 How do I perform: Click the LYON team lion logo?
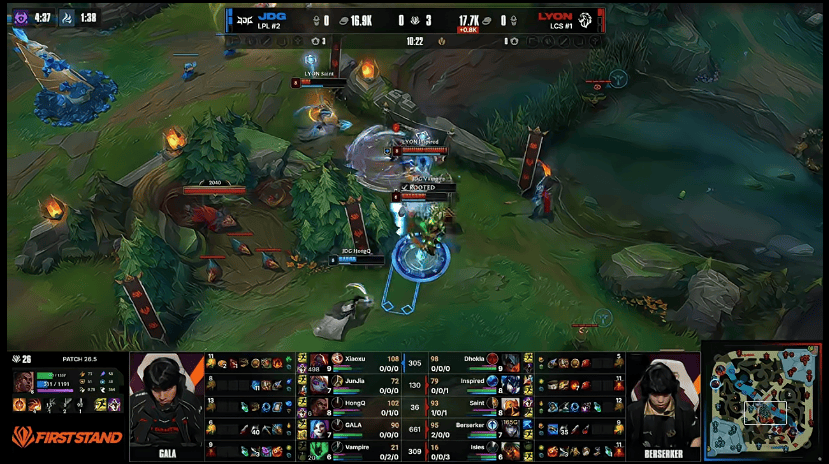click(x=589, y=18)
